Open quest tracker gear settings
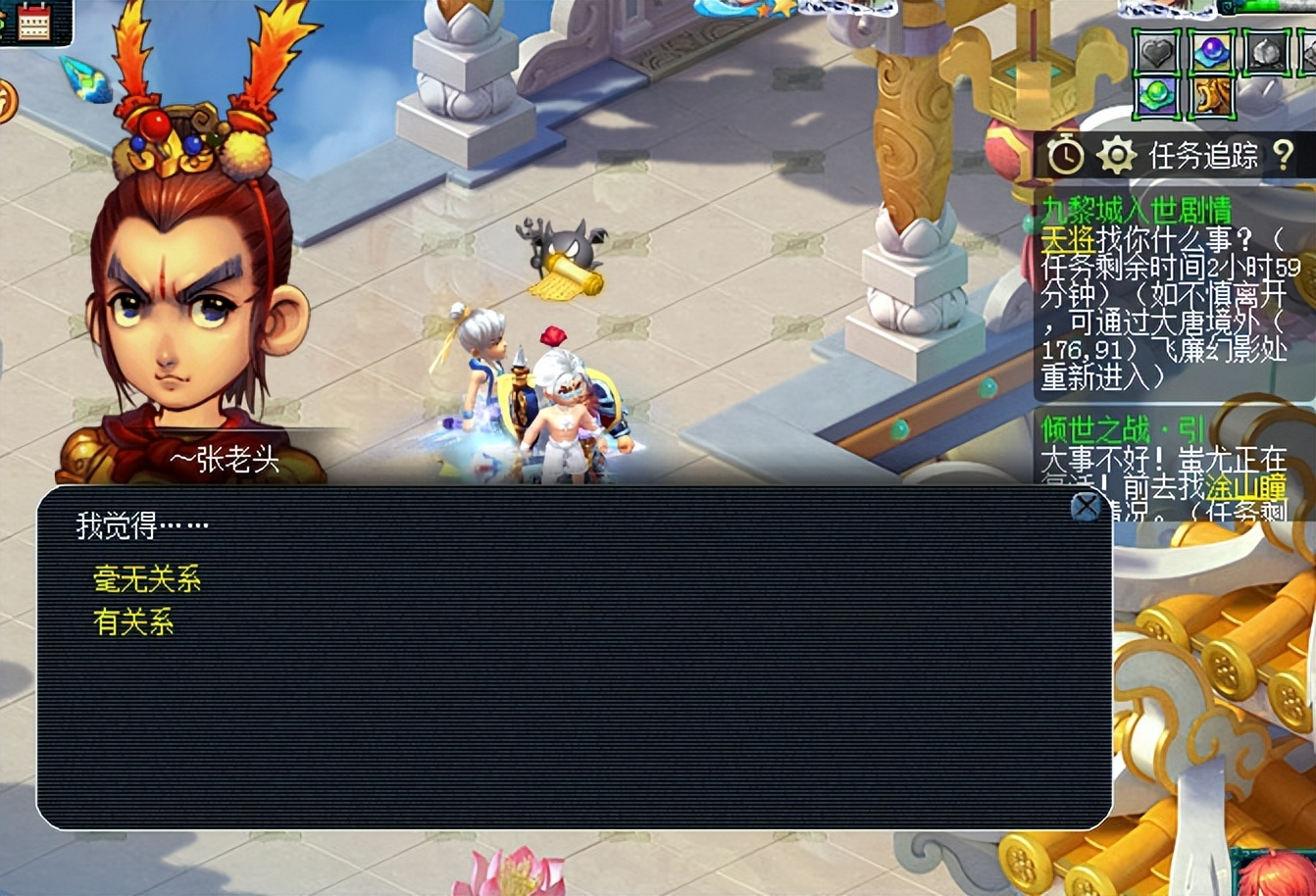Screen dimensions: 1316x896 click(1116, 155)
